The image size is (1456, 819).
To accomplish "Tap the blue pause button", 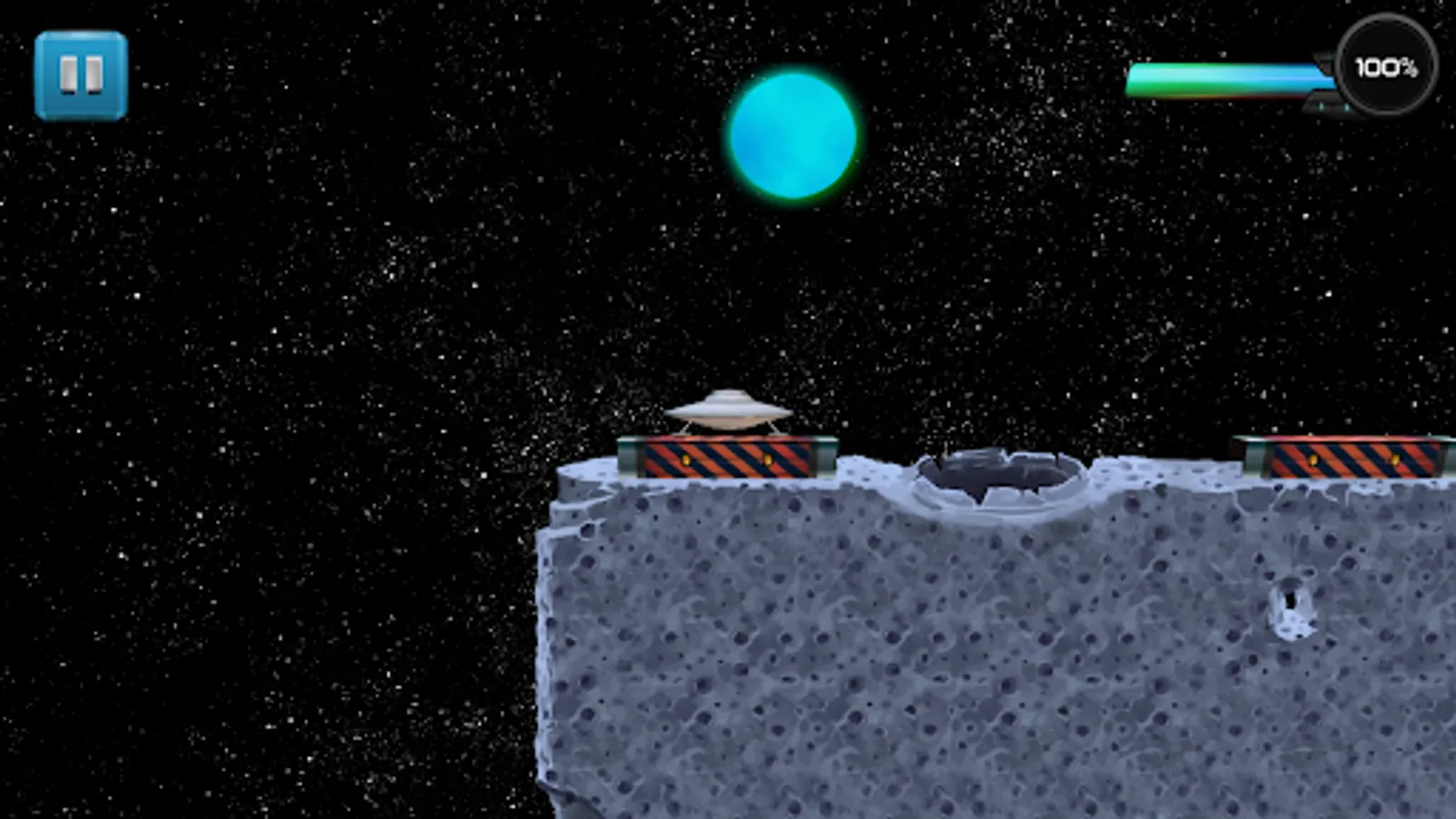I will [81, 73].
